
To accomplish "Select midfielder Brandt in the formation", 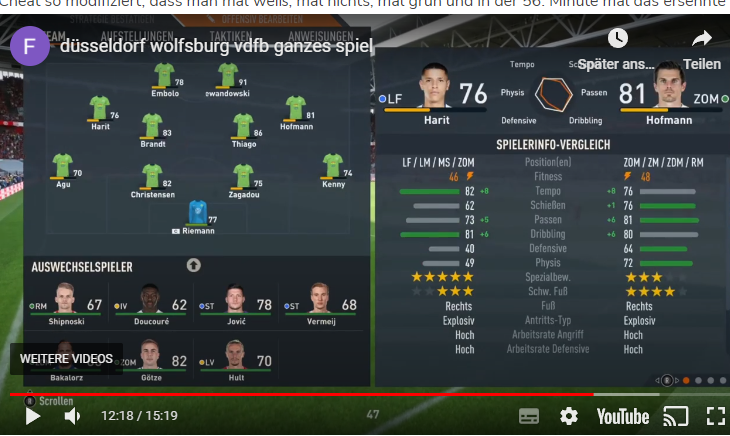I will (x=152, y=125).
